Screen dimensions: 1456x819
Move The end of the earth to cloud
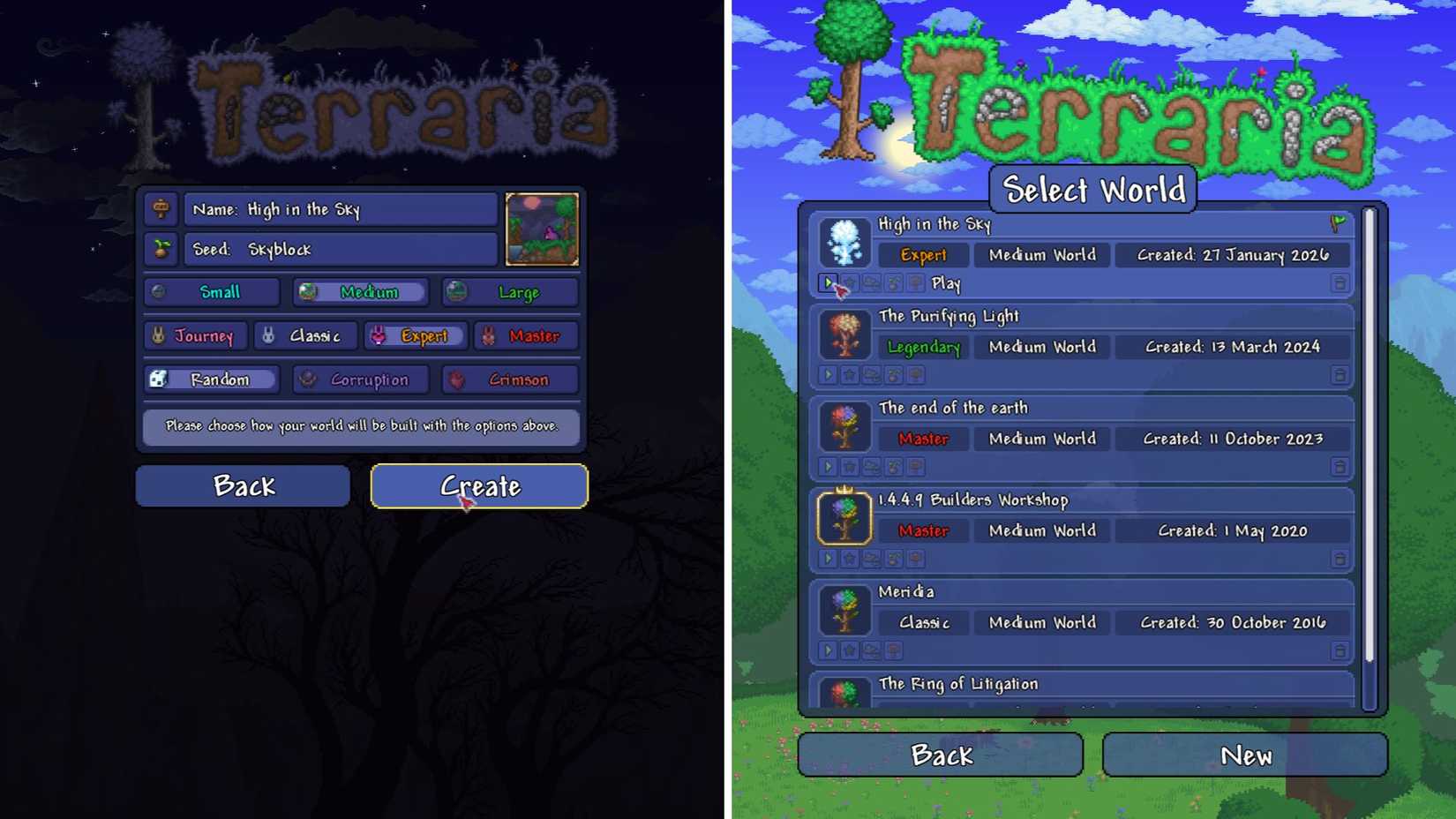872,466
